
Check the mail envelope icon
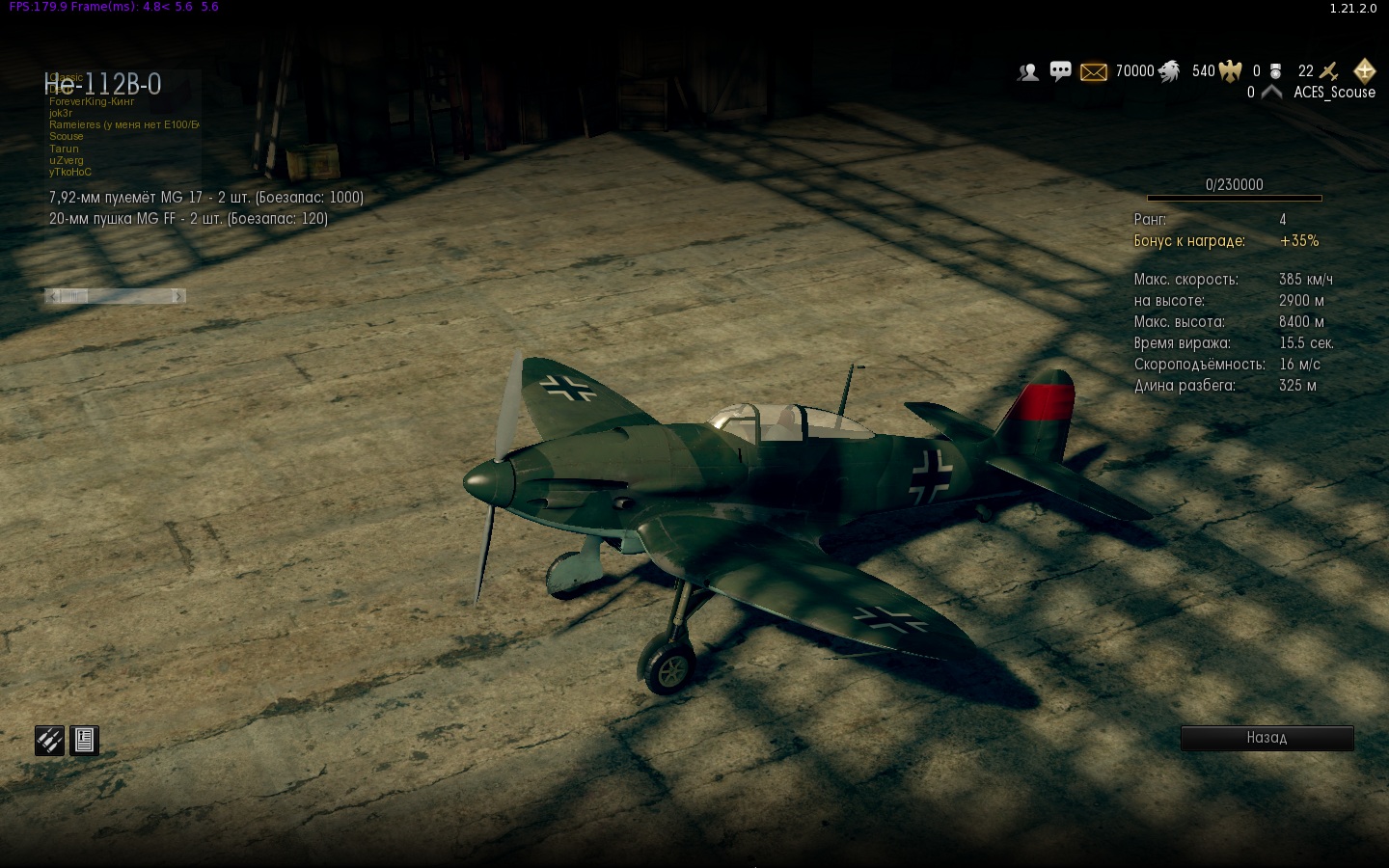tap(1093, 71)
